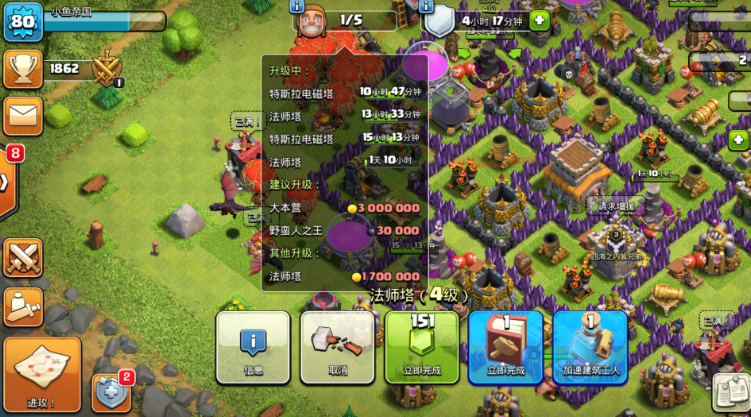Image resolution: width=751 pixels, height=417 pixels.
Task: Open the level 80 player profile badge
Action: (22, 22)
